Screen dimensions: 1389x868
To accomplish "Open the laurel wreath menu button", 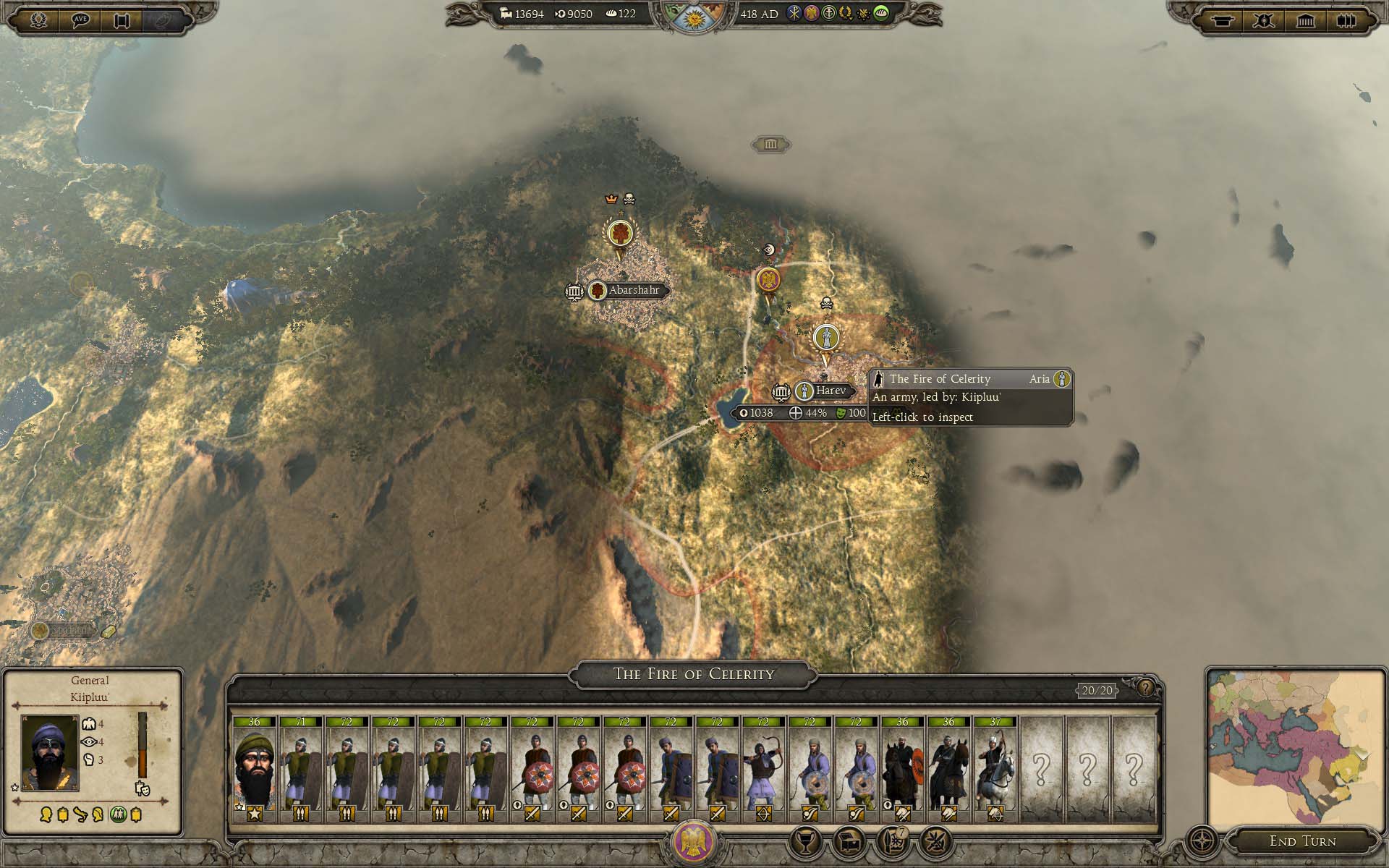I will tap(39, 20).
